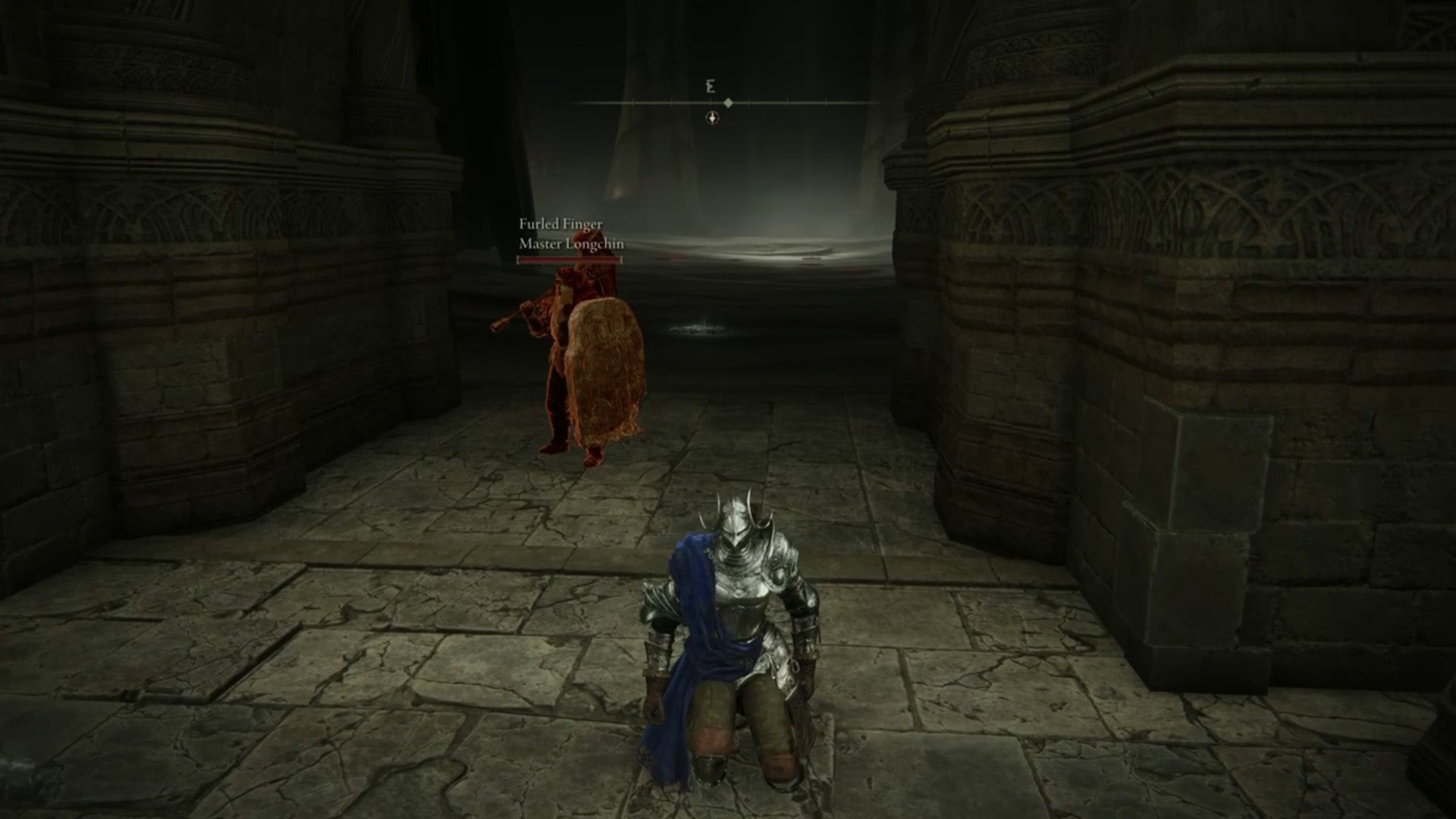The width and height of the screenshot is (1456, 819).
Task: Click the compass tick left of the diamond marker
Action: [x=711, y=102]
